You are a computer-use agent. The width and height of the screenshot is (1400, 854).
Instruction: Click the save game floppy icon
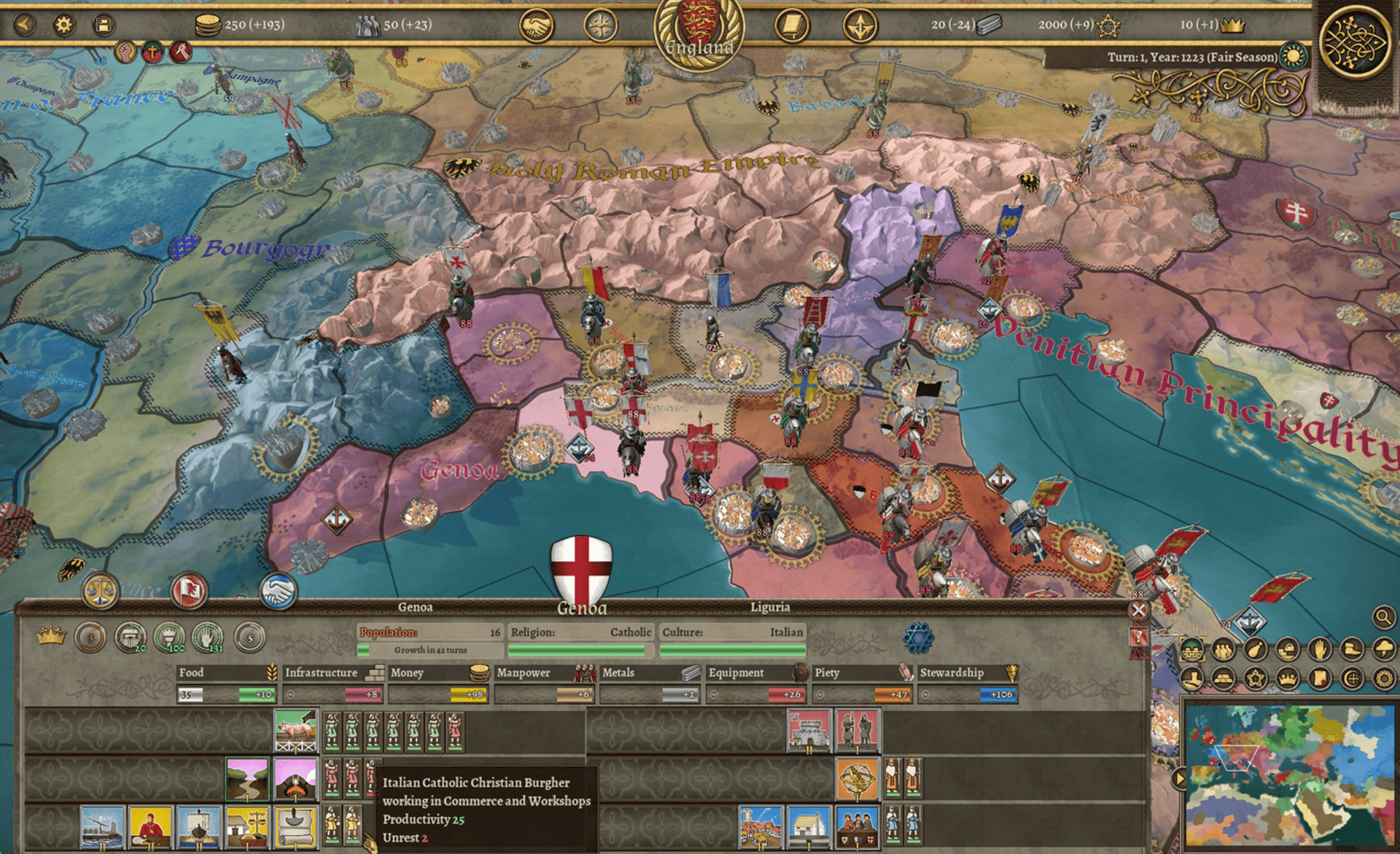click(x=104, y=25)
